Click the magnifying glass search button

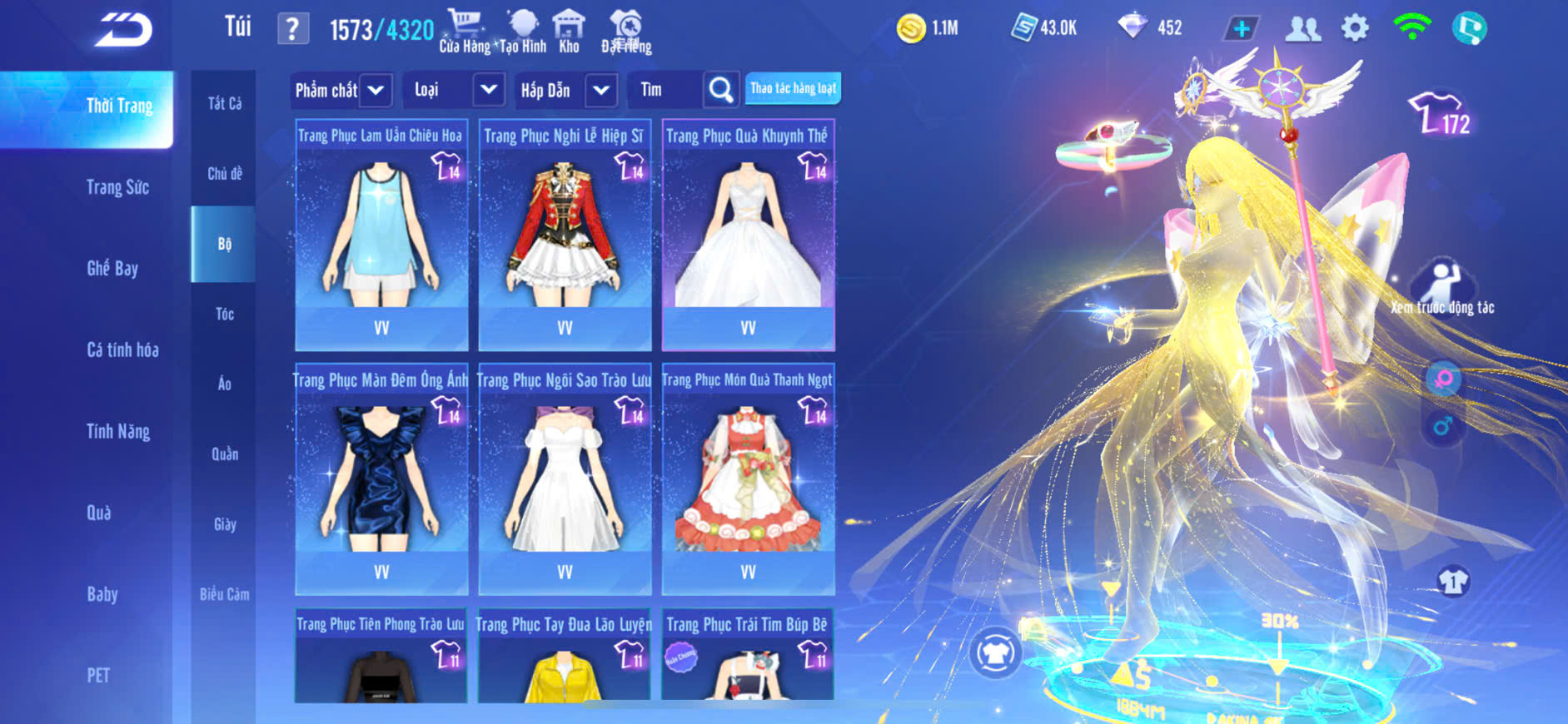tap(720, 90)
